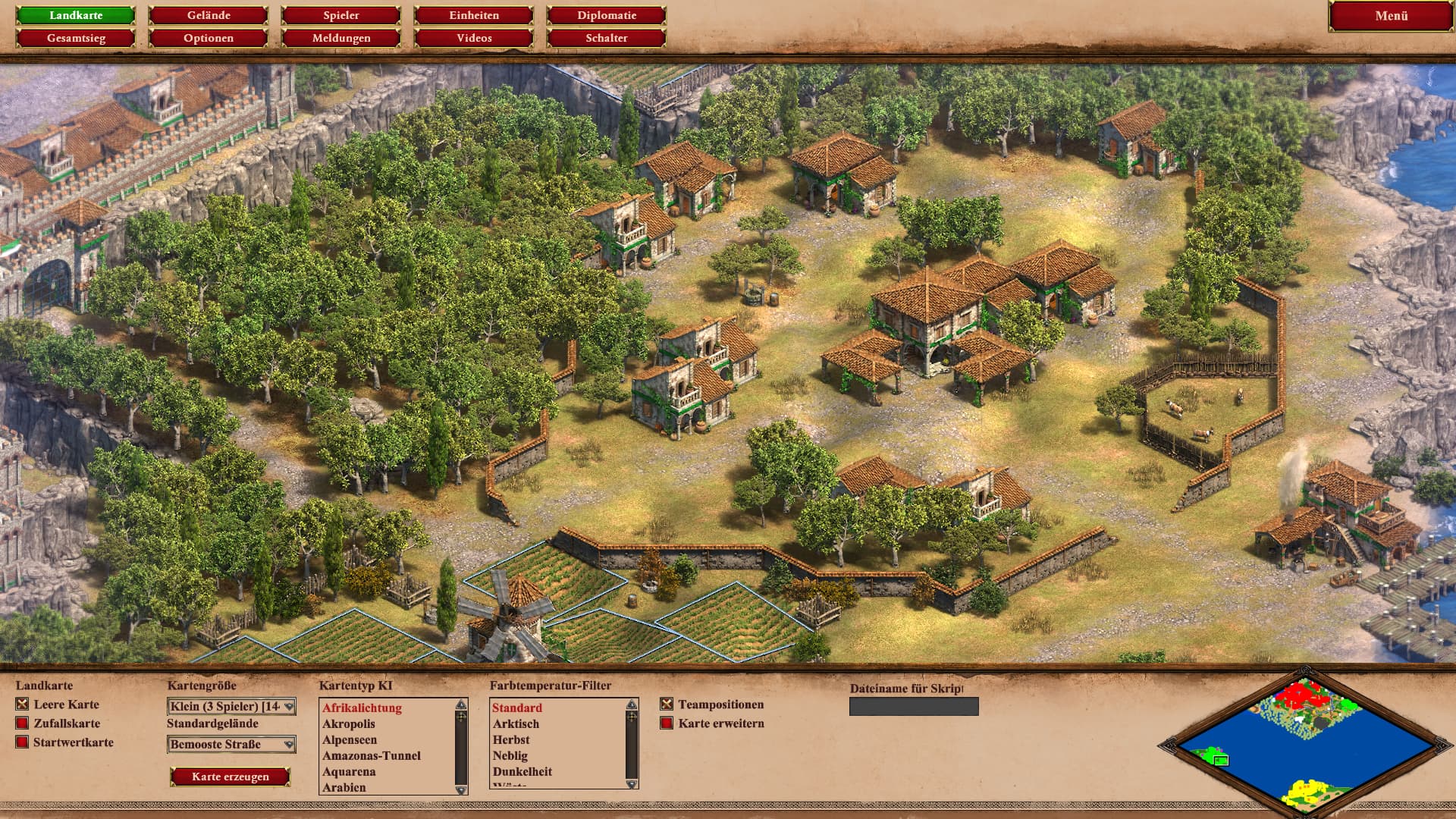
Task: Open the Meldungen messages tab
Action: (x=341, y=38)
